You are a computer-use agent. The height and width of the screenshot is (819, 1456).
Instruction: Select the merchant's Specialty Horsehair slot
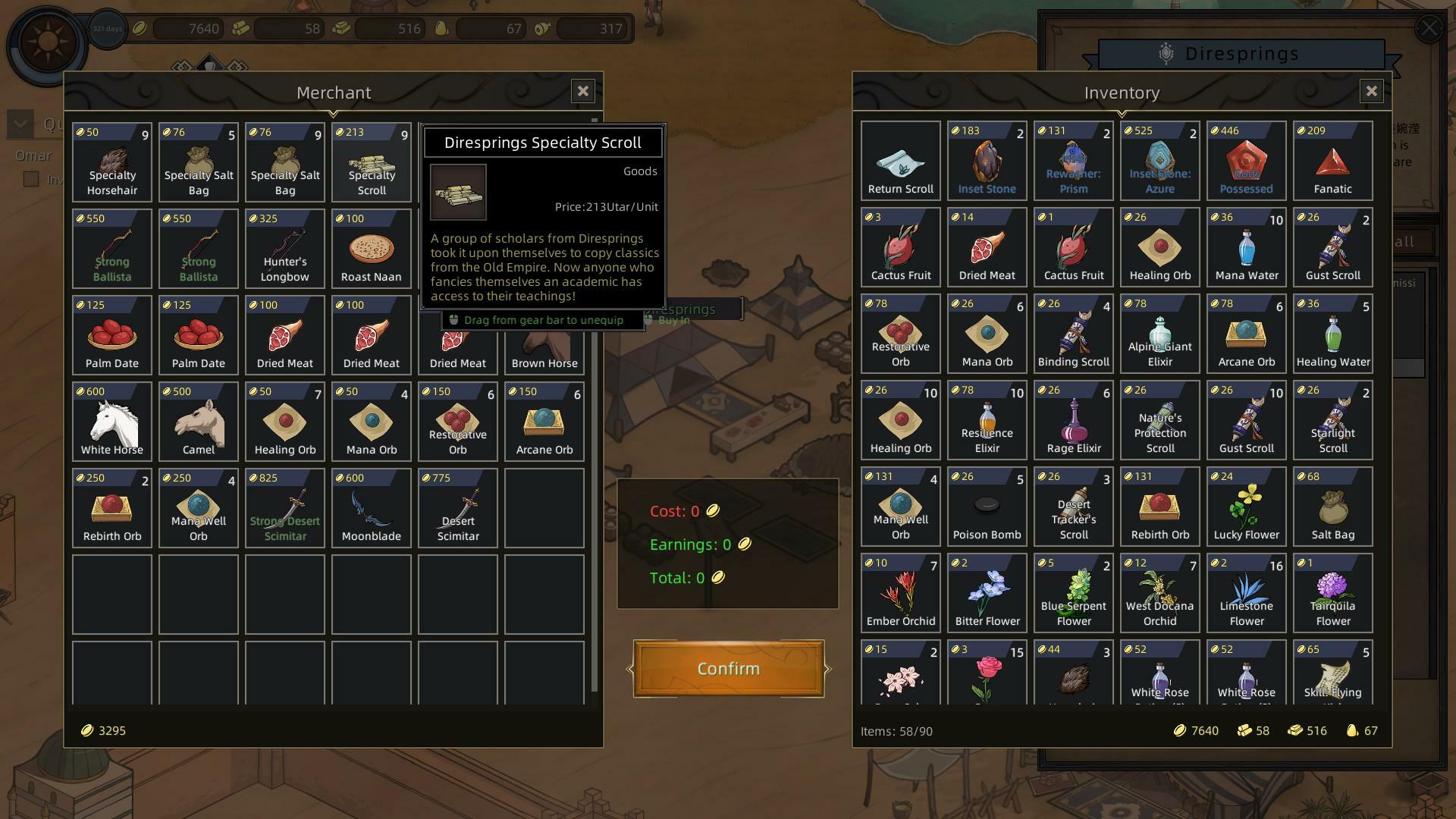click(112, 162)
